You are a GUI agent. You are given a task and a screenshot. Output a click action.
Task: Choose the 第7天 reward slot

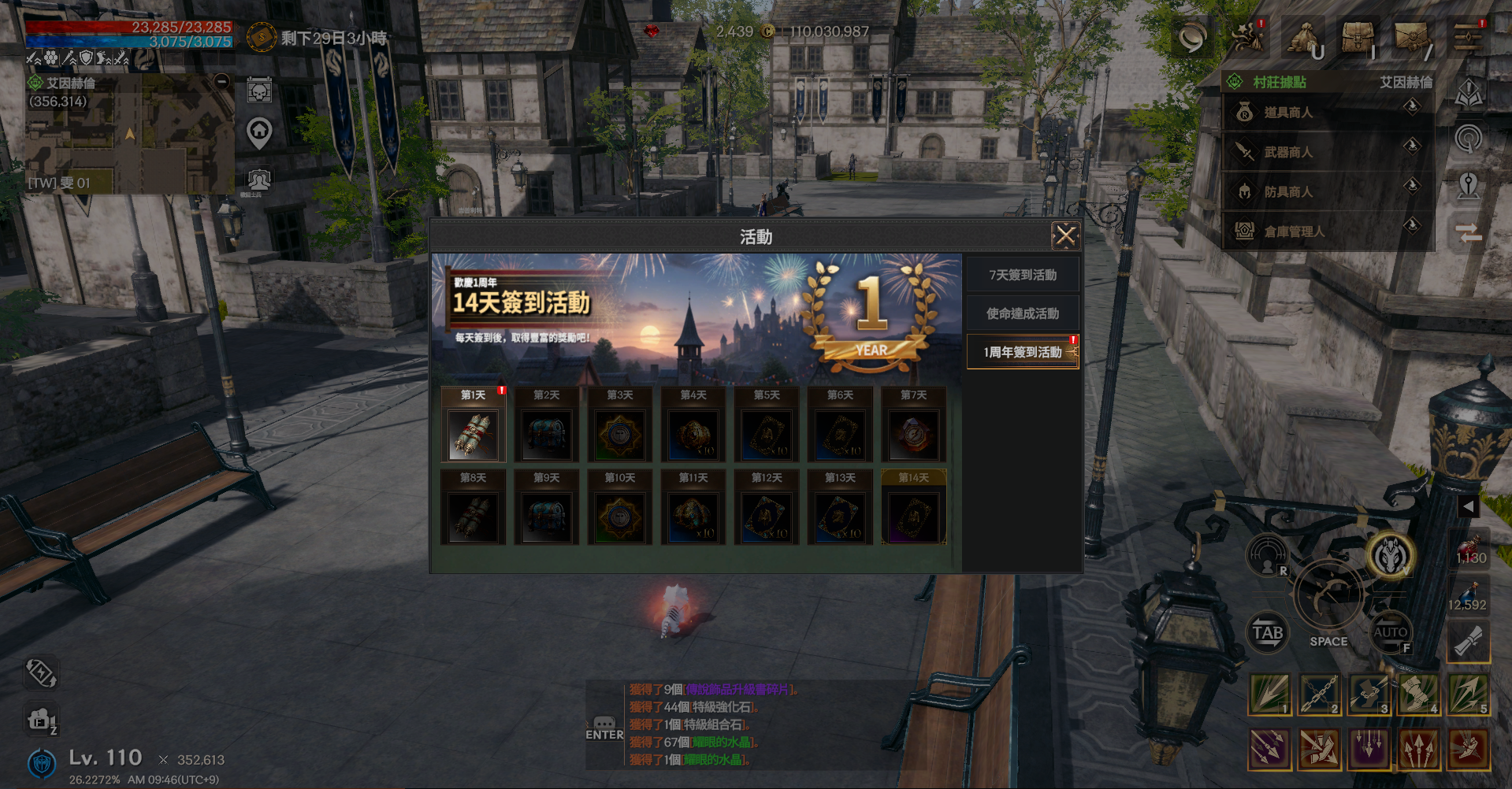tap(913, 435)
